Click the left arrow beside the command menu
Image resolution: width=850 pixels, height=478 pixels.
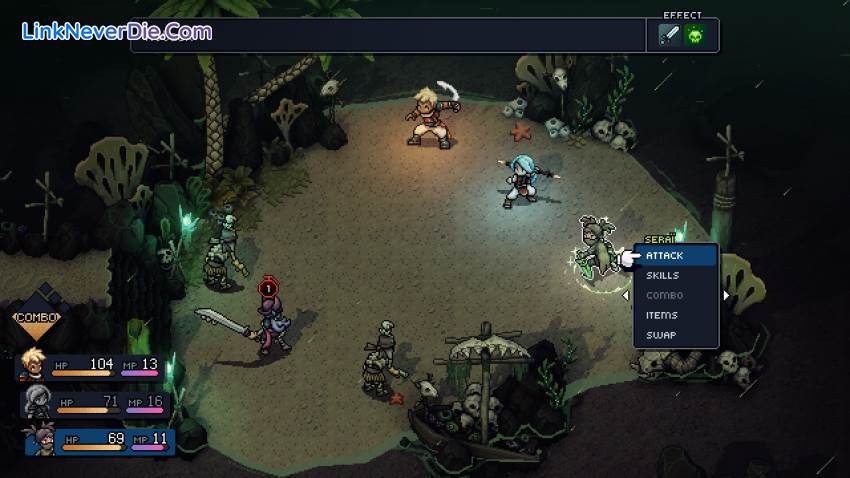[626, 296]
